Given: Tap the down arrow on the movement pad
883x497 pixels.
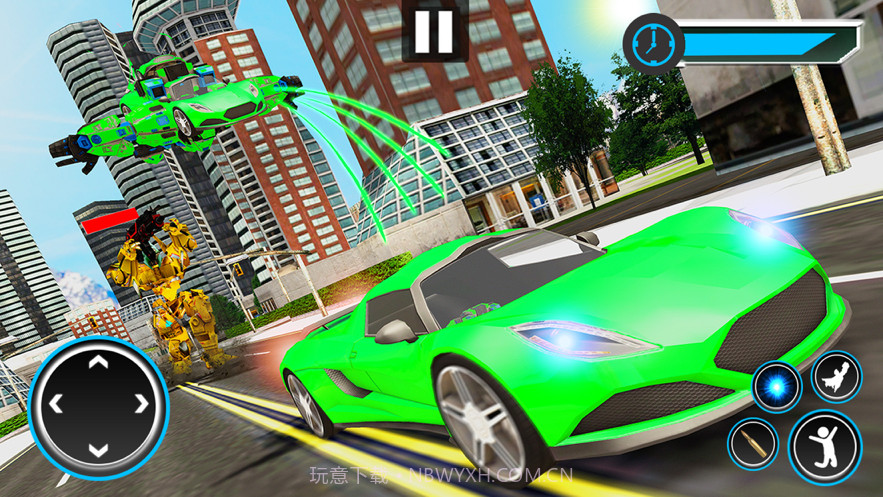Looking at the screenshot, I should click(x=98, y=447).
